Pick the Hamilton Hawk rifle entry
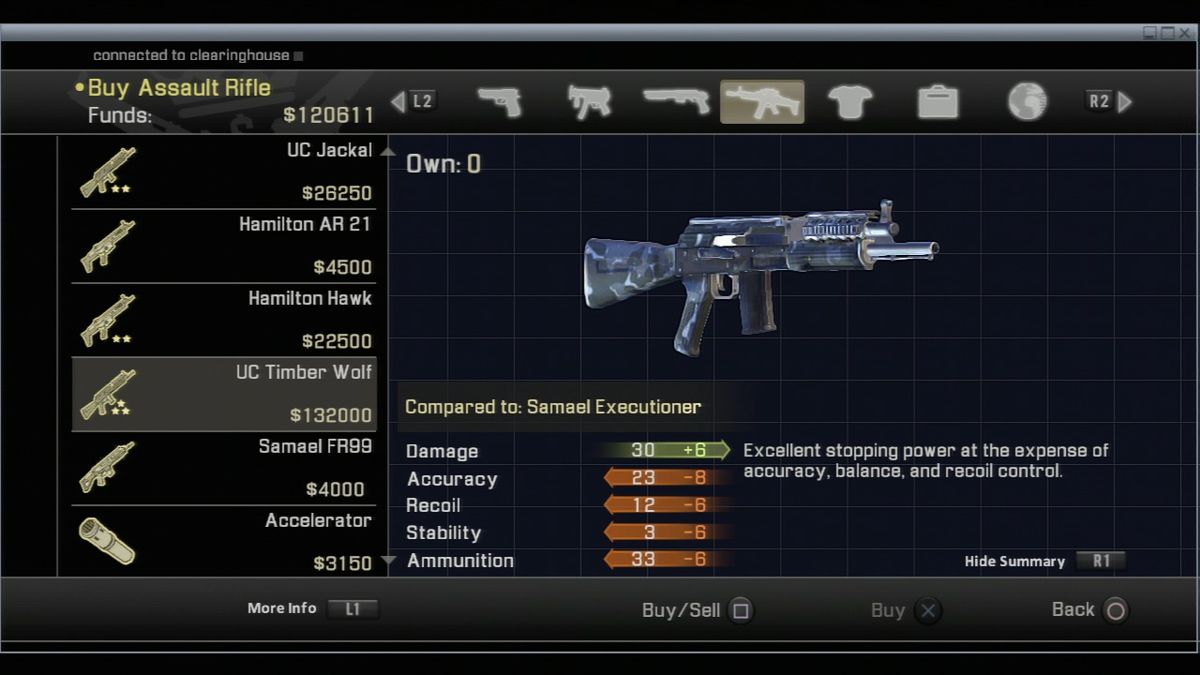The width and height of the screenshot is (1200, 675). click(224, 320)
